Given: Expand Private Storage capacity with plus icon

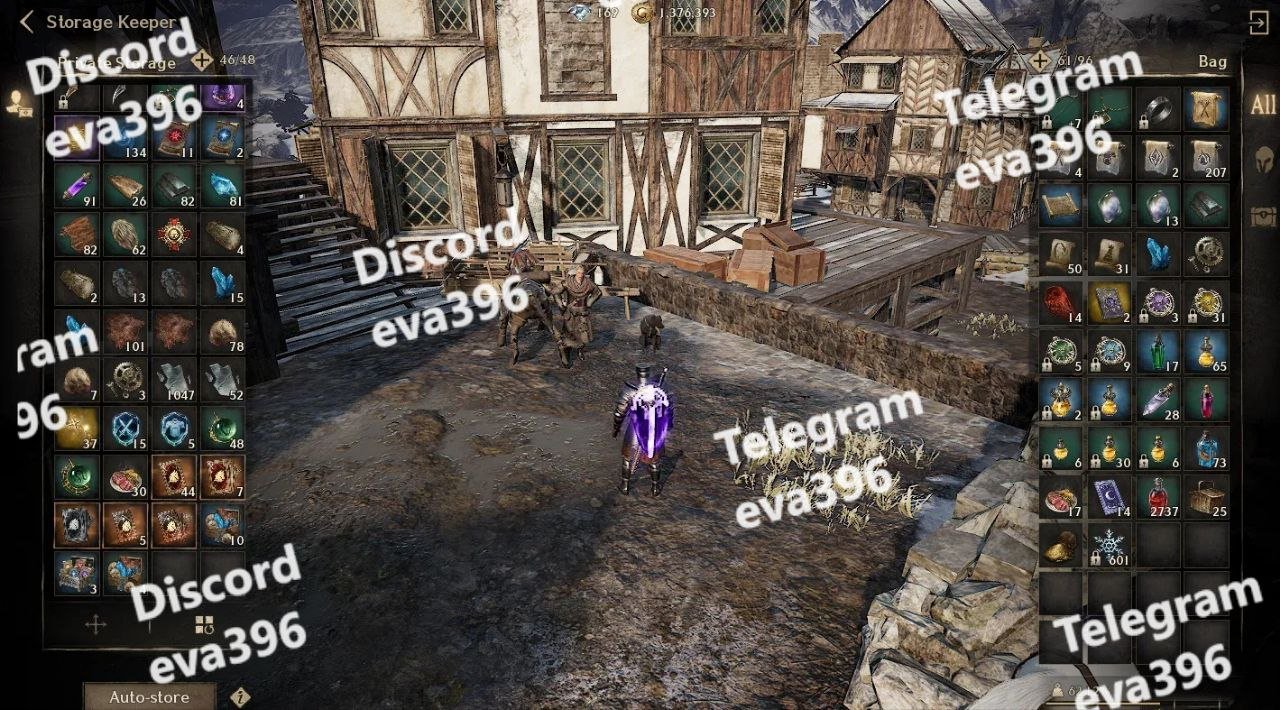Looking at the screenshot, I should [x=202, y=60].
